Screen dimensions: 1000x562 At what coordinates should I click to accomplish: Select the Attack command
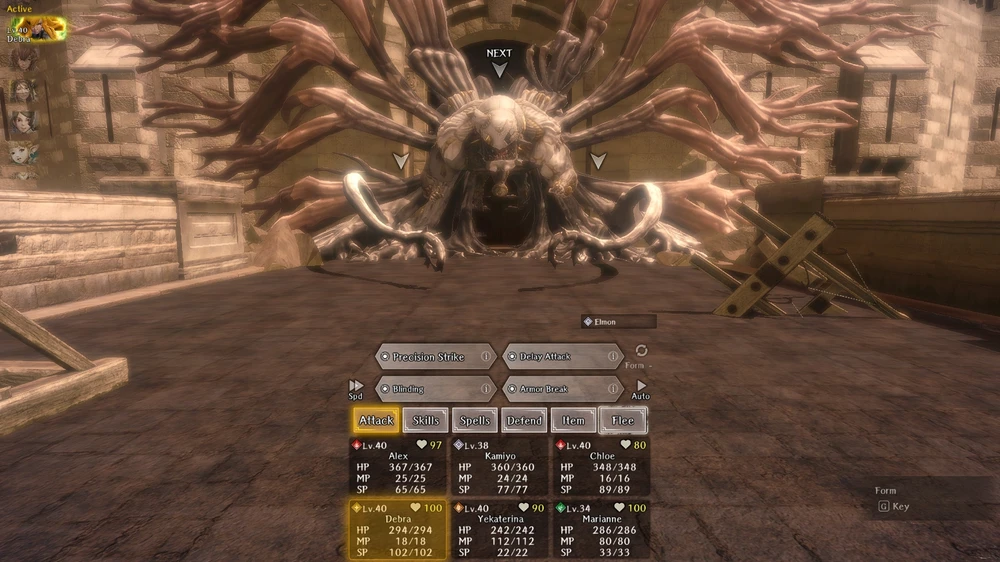(376, 421)
